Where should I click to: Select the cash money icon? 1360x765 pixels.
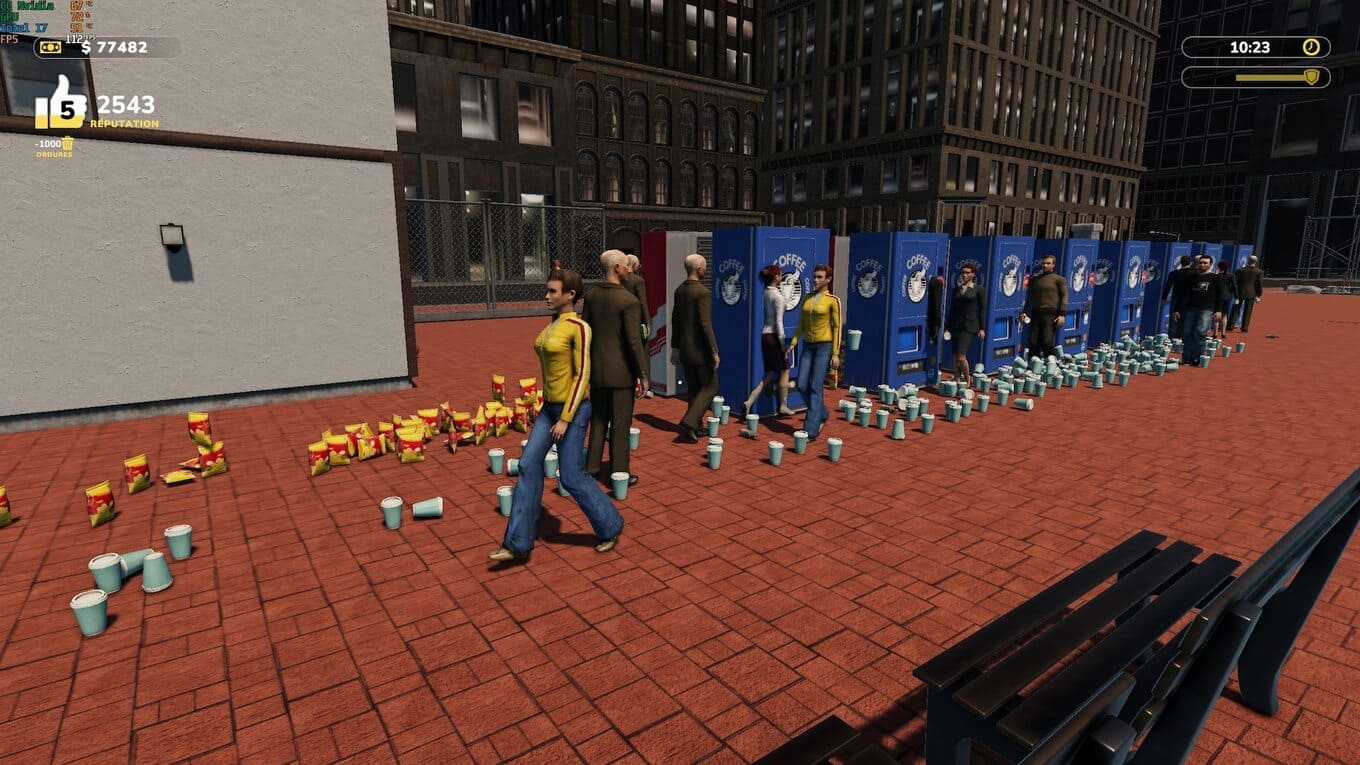coord(51,47)
